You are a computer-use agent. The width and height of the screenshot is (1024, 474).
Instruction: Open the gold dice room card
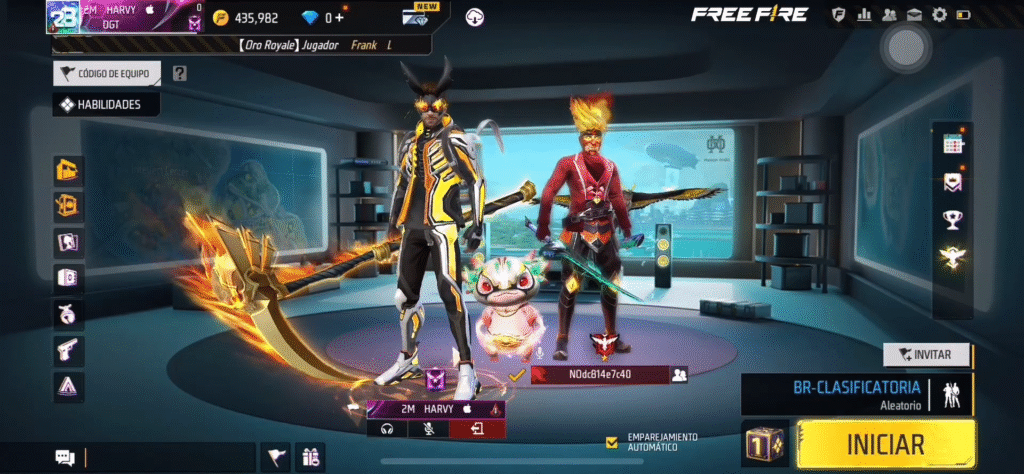click(766, 443)
